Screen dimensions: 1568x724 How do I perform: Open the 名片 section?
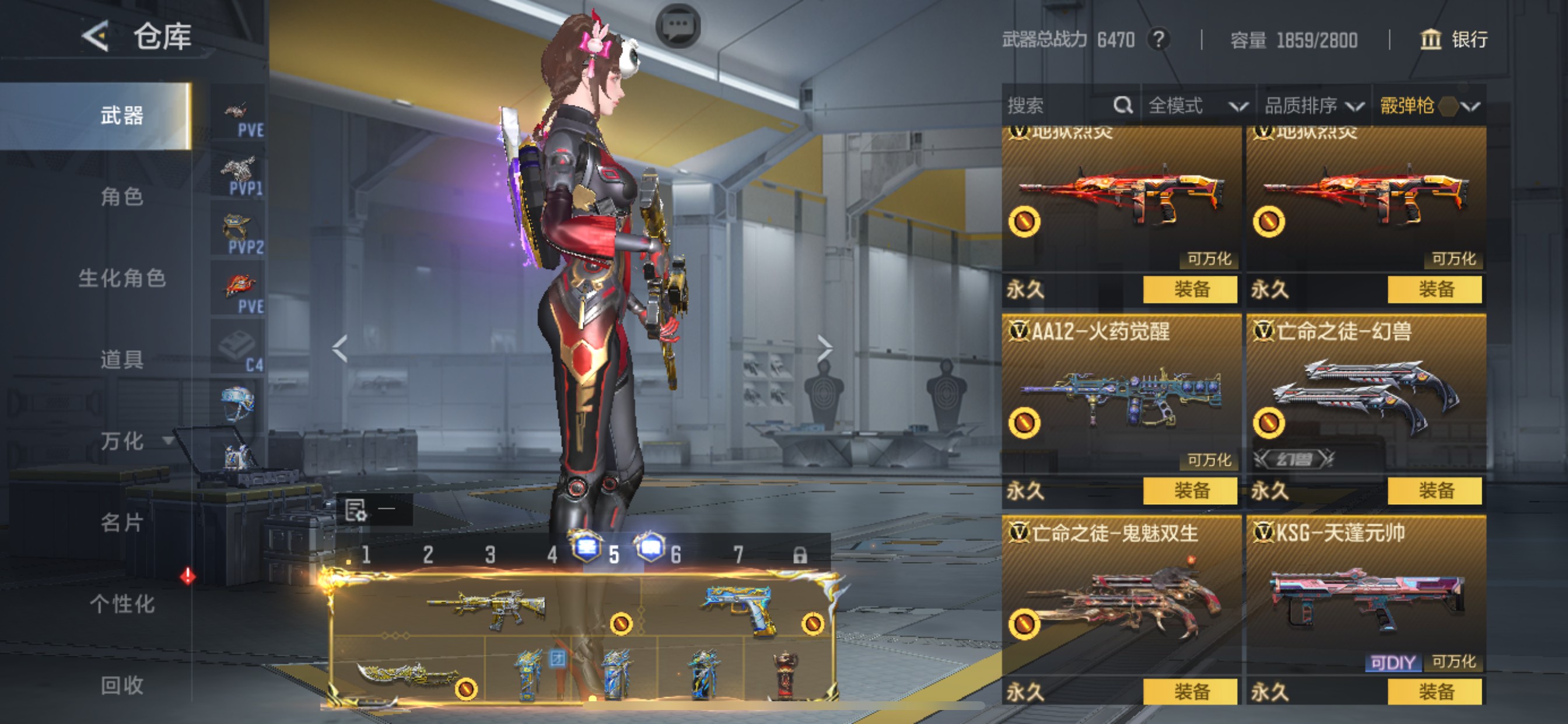point(122,523)
